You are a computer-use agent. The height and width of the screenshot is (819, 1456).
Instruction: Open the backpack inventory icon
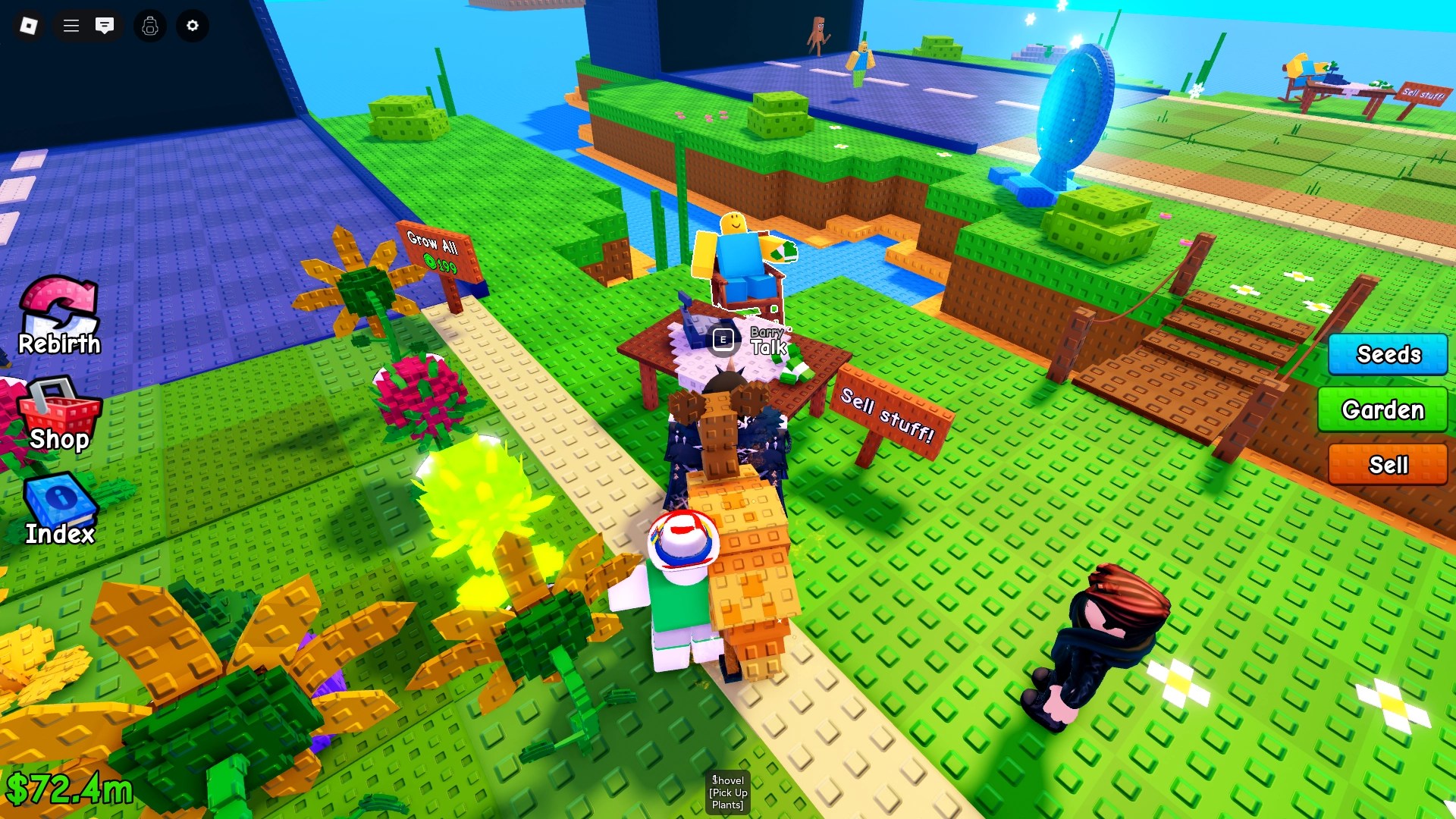[149, 26]
